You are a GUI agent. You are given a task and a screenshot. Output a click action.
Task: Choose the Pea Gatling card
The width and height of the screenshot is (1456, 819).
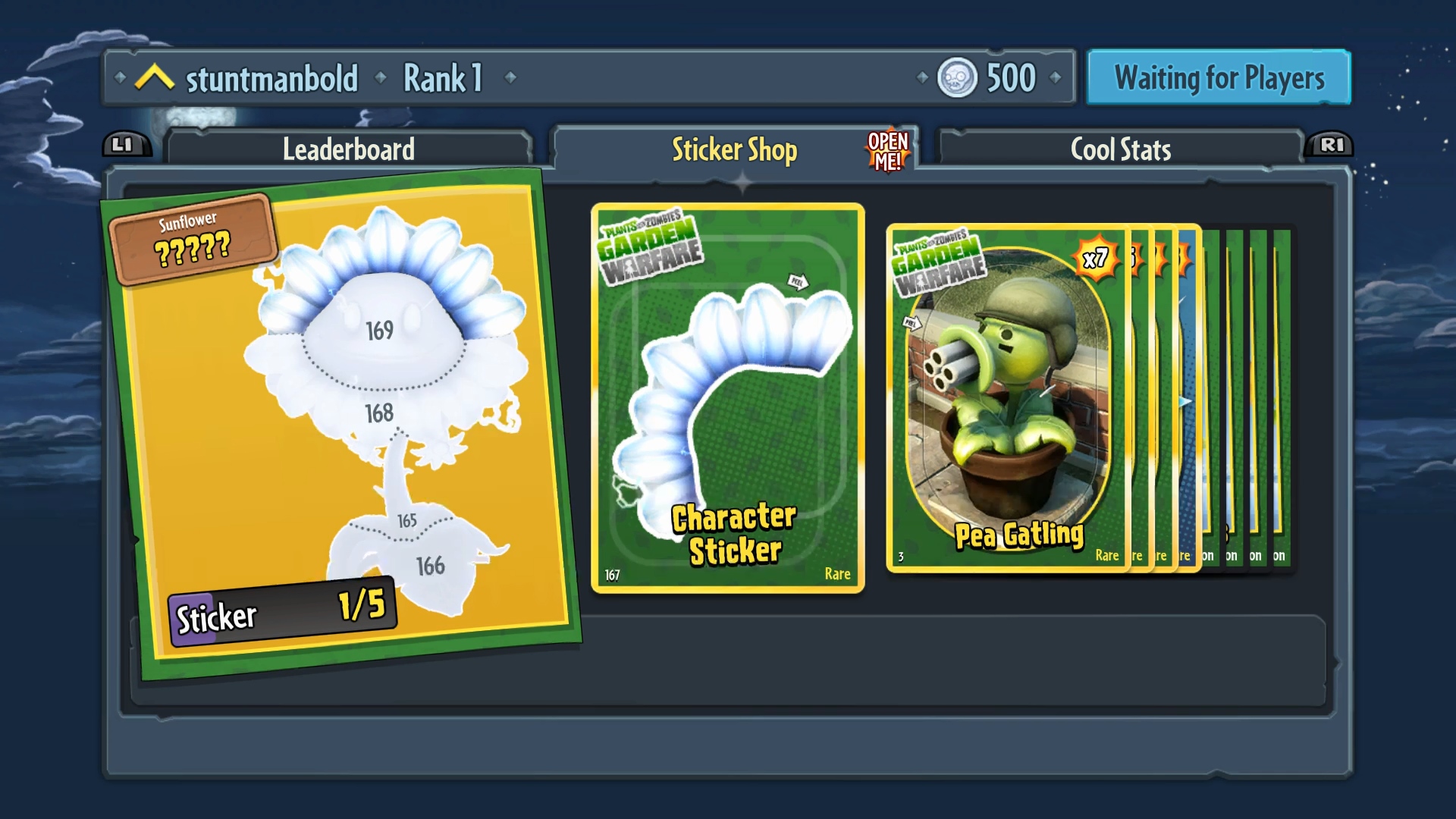click(1007, 398)
